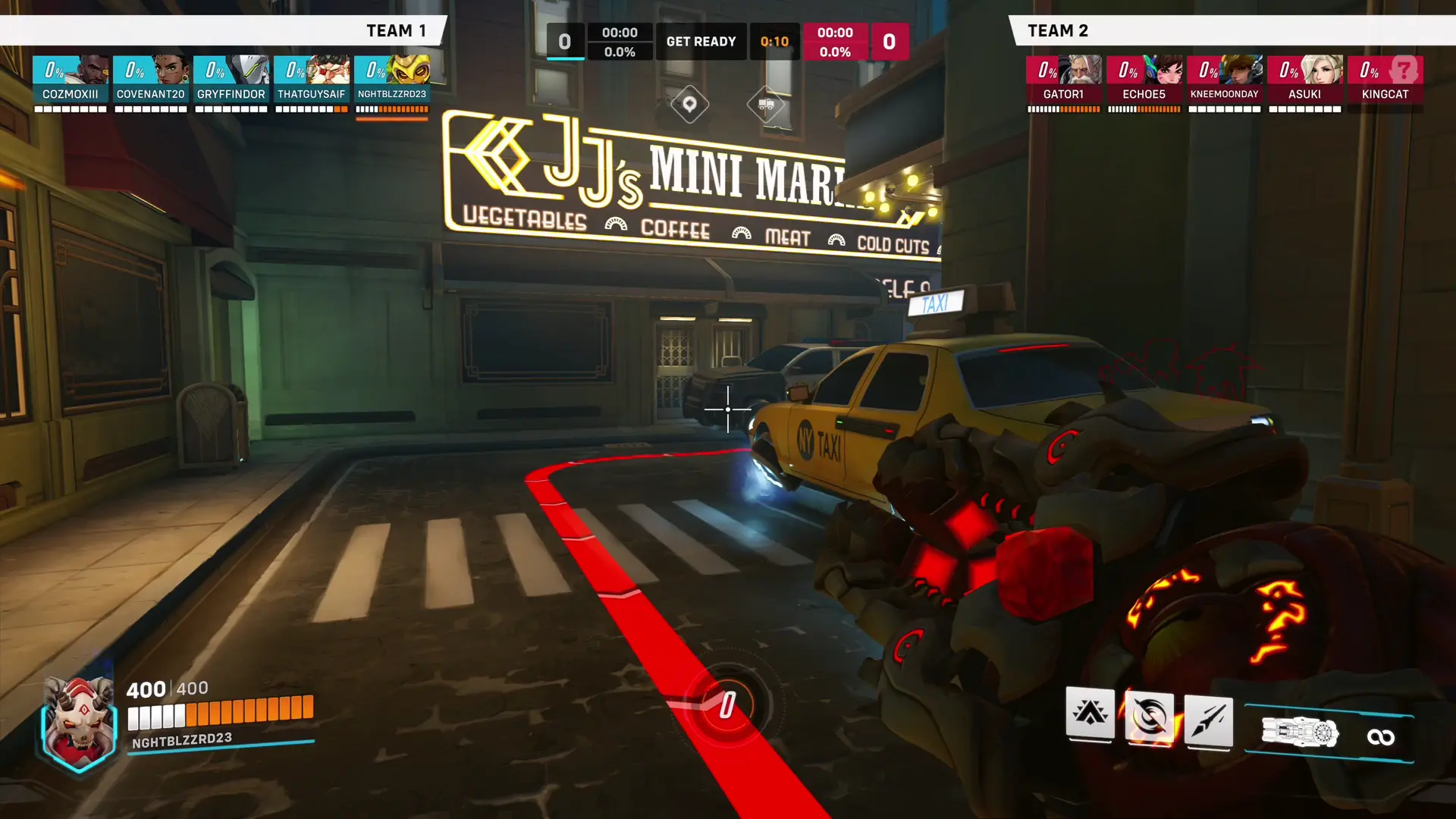Select KINGCAT's card with question-mark portrait
Screen dimensions: 1456x819
[1385, 79]
